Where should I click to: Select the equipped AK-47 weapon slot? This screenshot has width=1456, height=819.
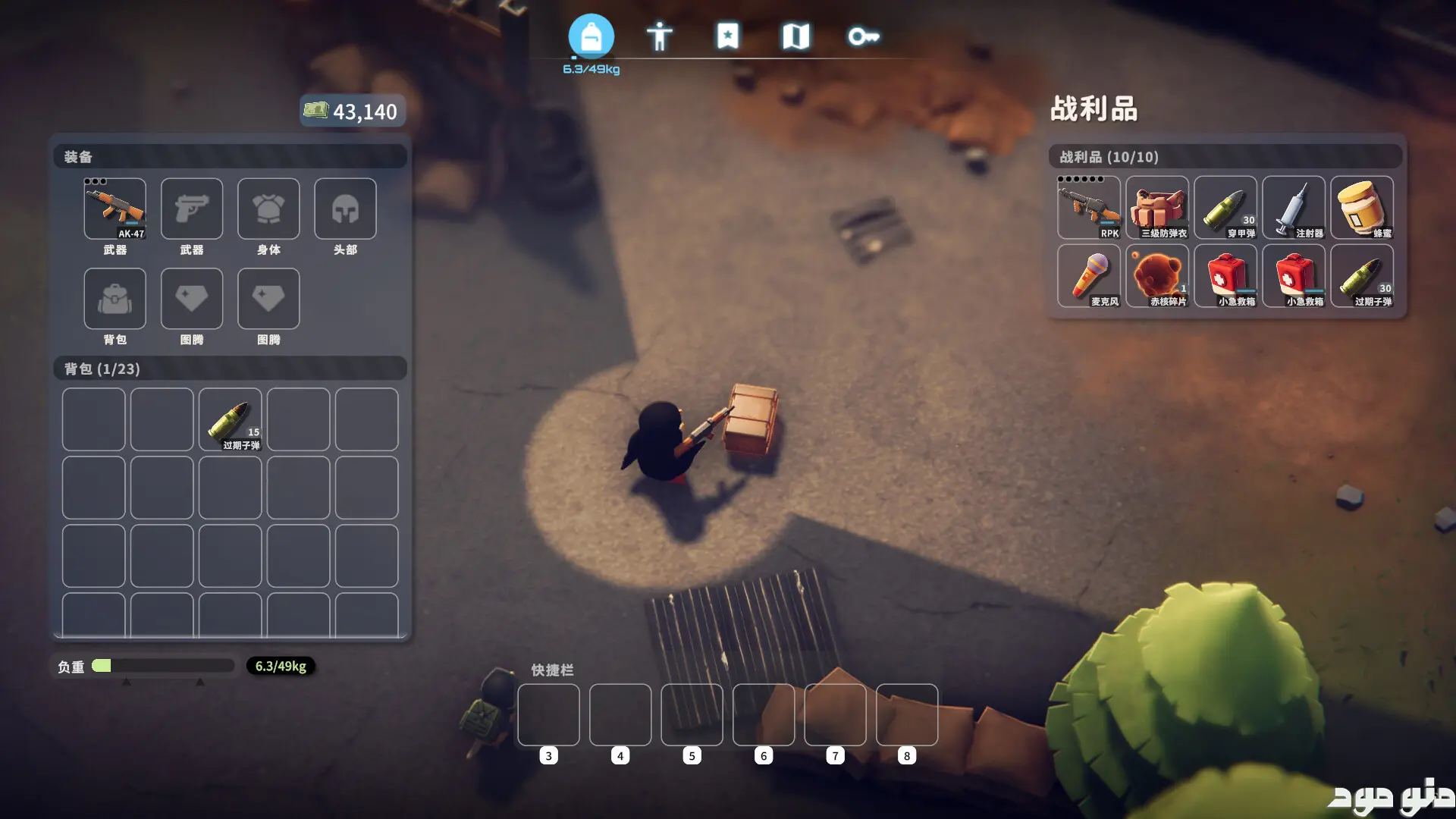point(115,209)
